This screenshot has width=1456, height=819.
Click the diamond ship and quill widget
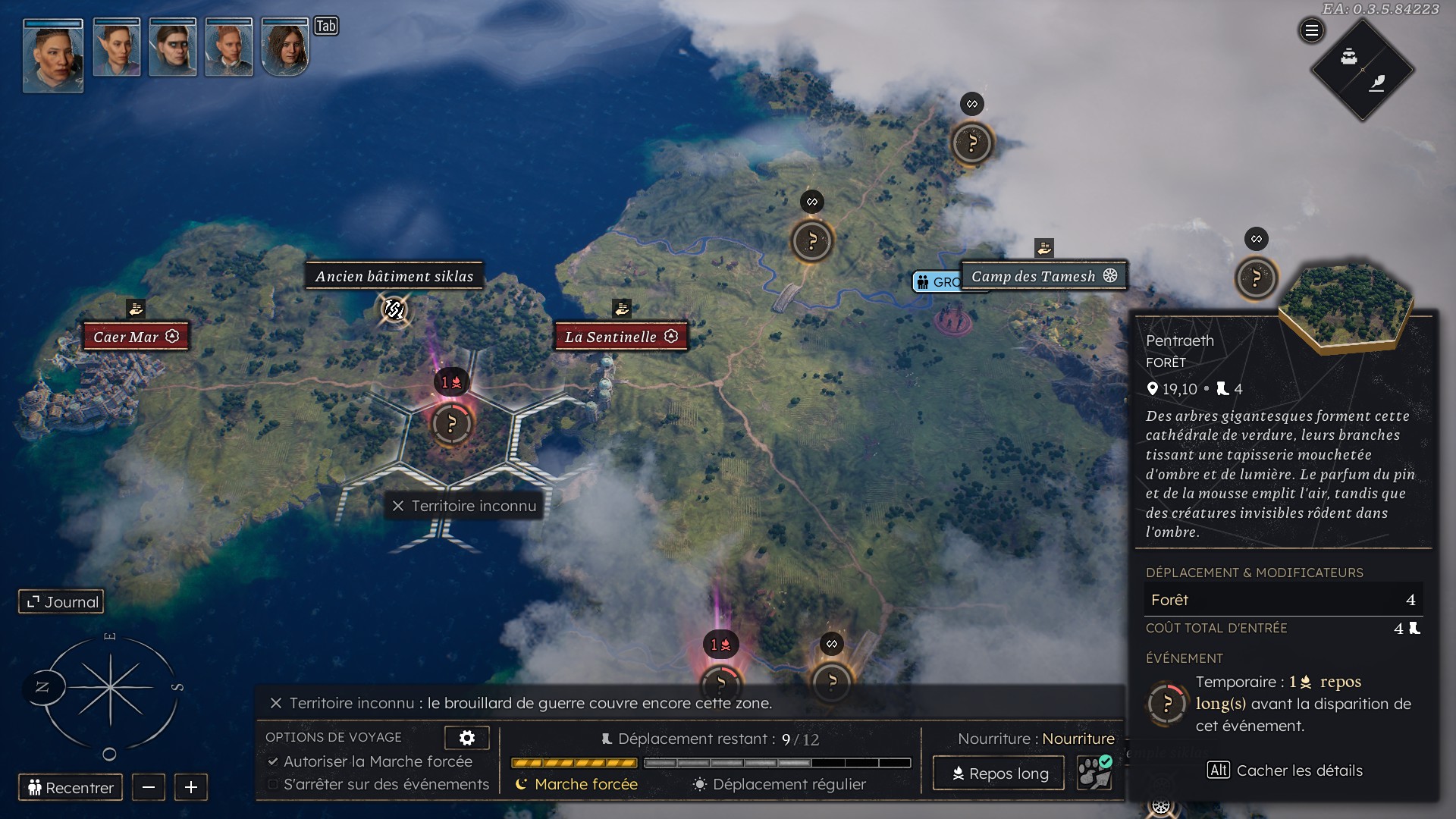coord(1362,70)
